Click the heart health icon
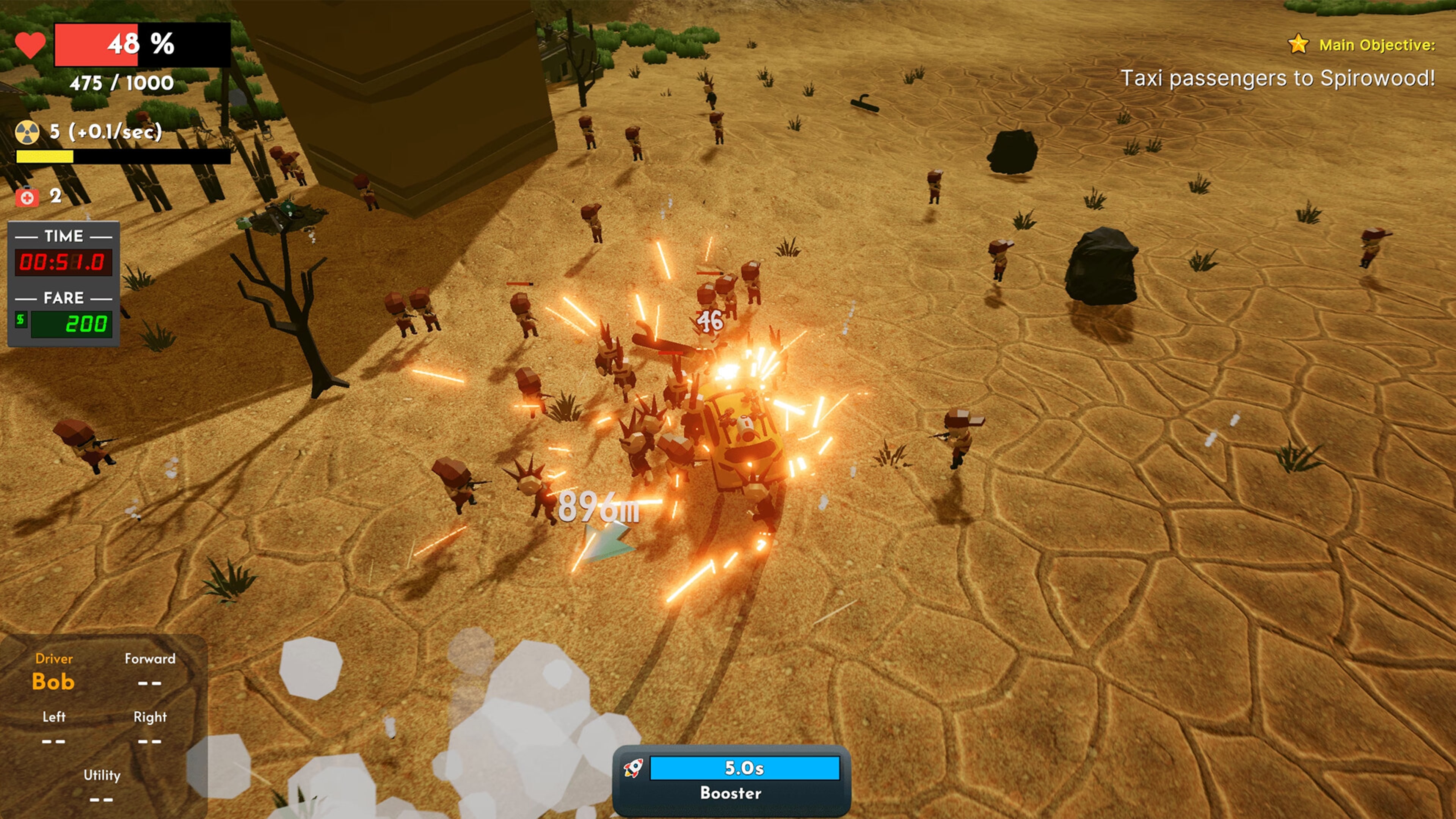Image resolution: width=1456 pixels, height=819 pixels. click(x=30, y=44)
